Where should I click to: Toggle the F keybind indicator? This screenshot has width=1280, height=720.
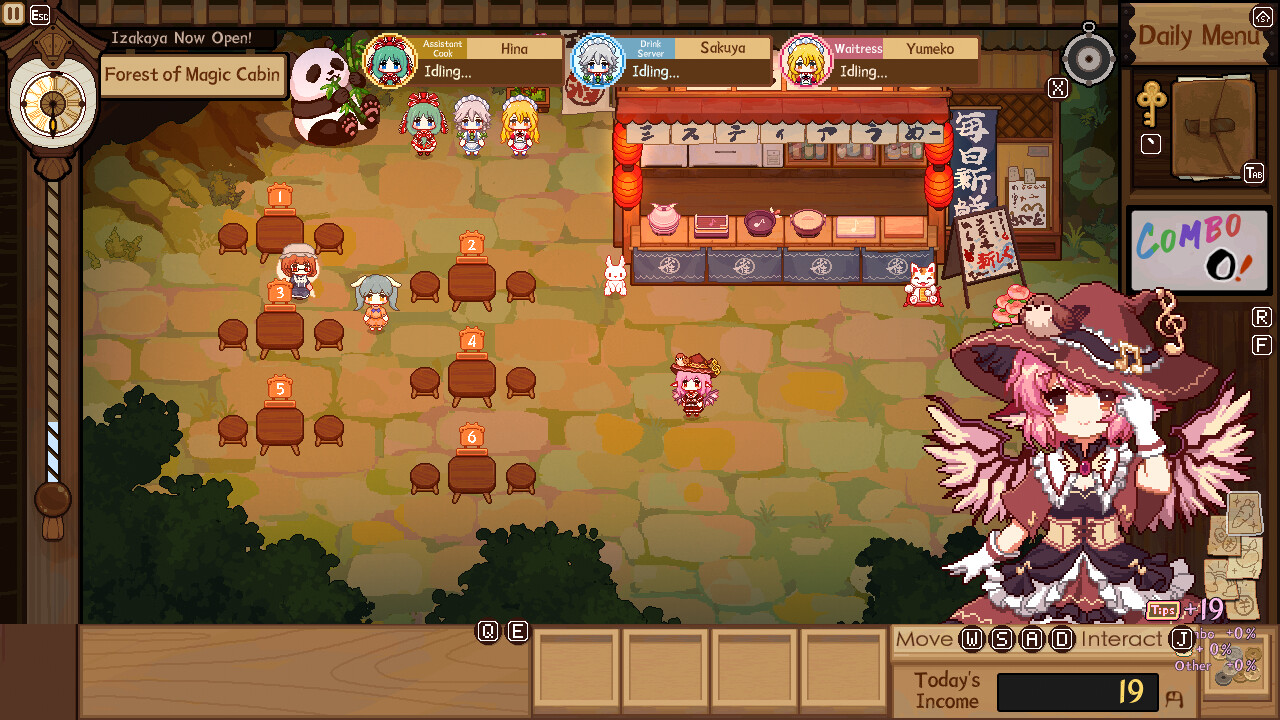[x=1262, y=344]
